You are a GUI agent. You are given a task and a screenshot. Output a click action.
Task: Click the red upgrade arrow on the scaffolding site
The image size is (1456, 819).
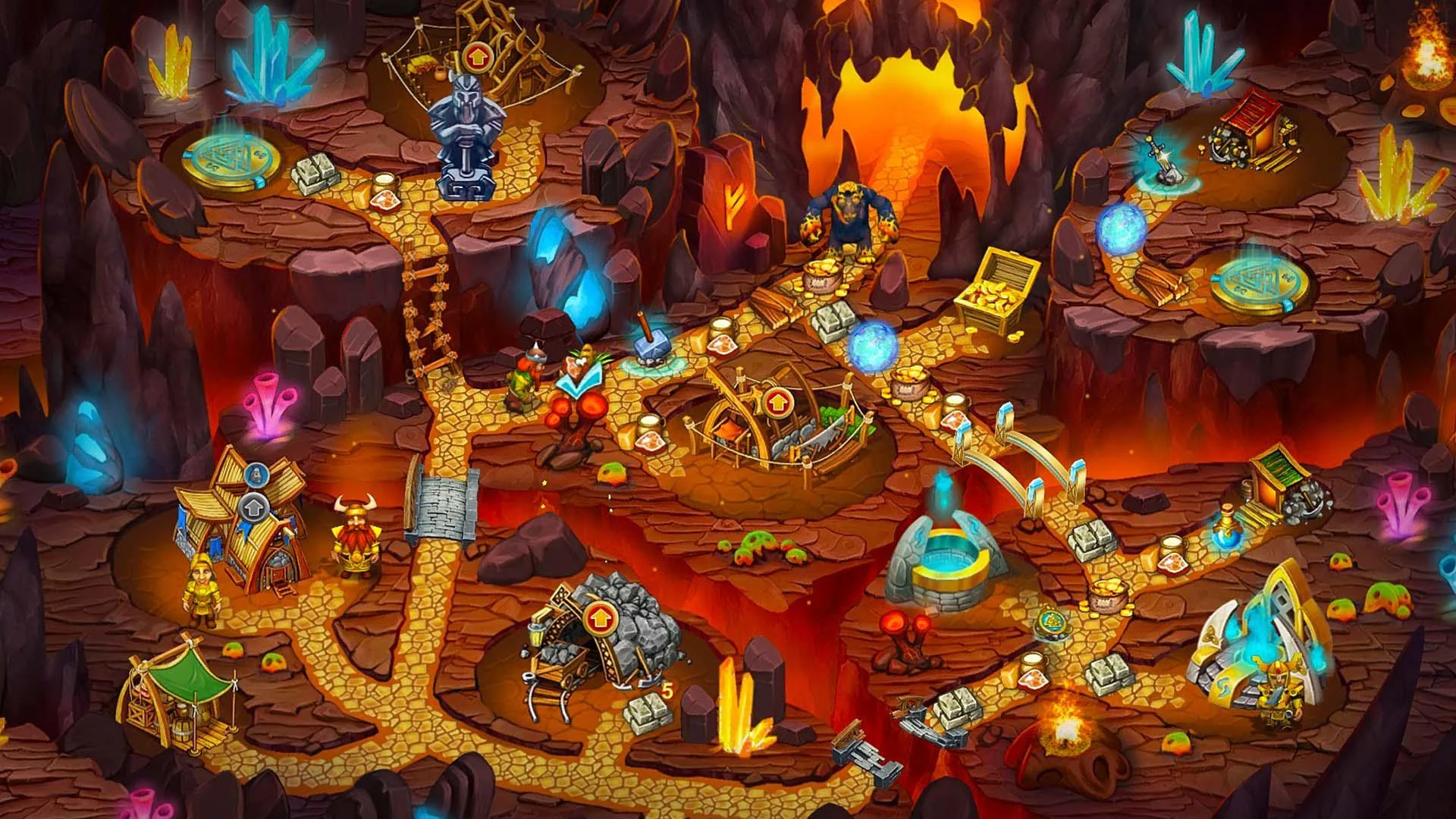tap(478, 55)
